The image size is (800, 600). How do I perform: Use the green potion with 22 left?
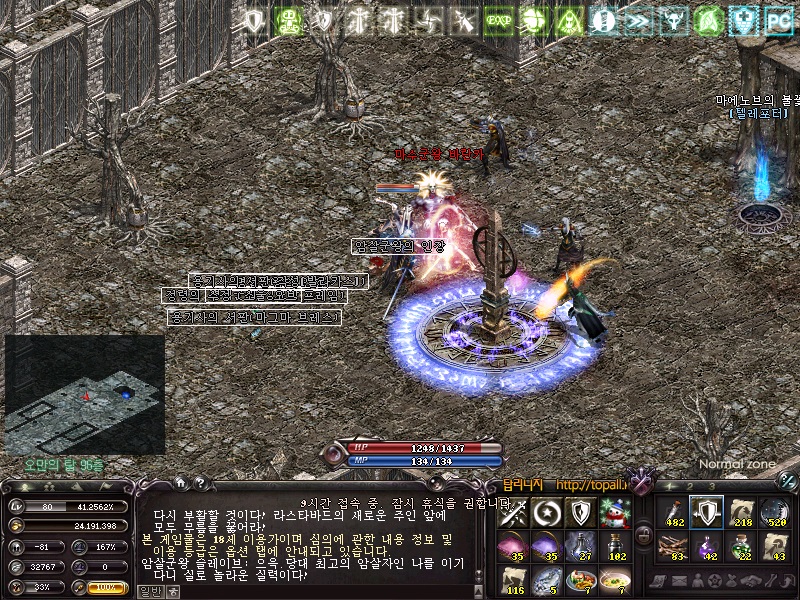click(x=741, y=546)
